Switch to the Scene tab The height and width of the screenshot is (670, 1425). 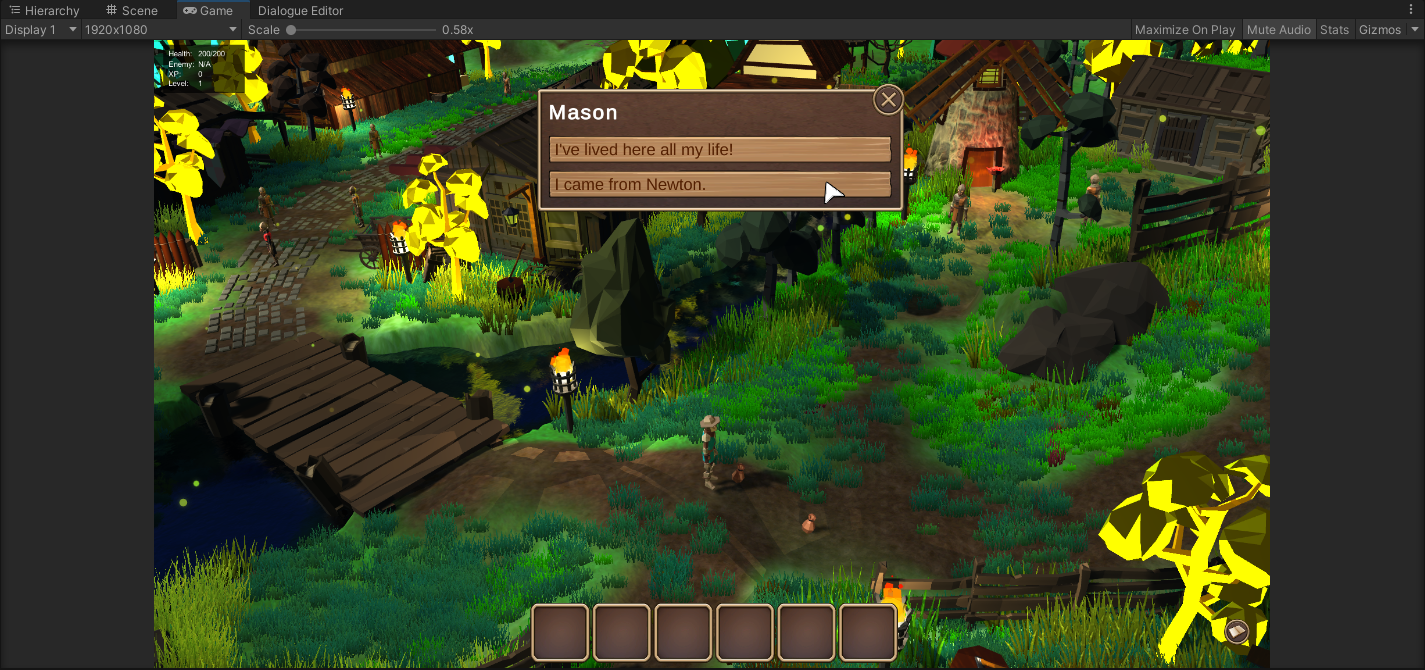pyautogui.click(x=132, y=11)
